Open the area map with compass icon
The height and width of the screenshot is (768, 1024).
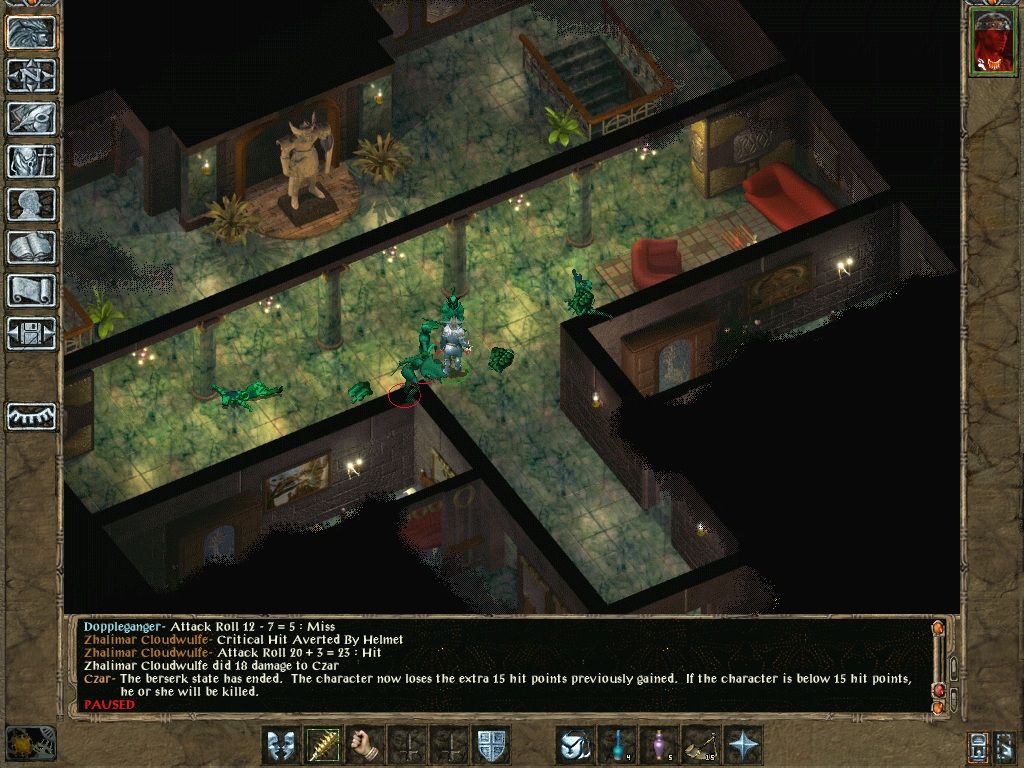(31, 76)
